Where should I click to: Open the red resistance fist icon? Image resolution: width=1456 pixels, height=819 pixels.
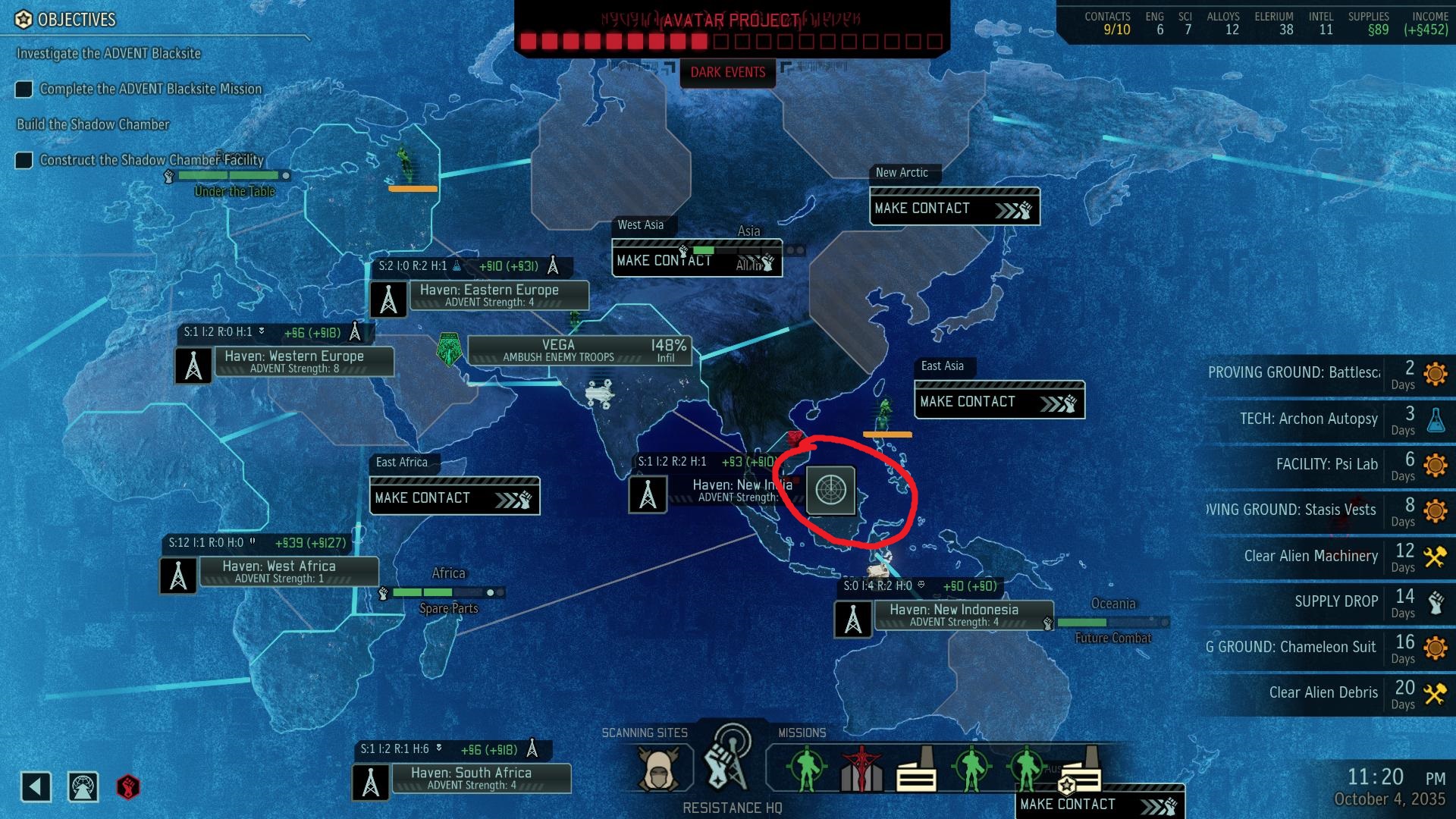pyautogui.click(x=128, y=786)
